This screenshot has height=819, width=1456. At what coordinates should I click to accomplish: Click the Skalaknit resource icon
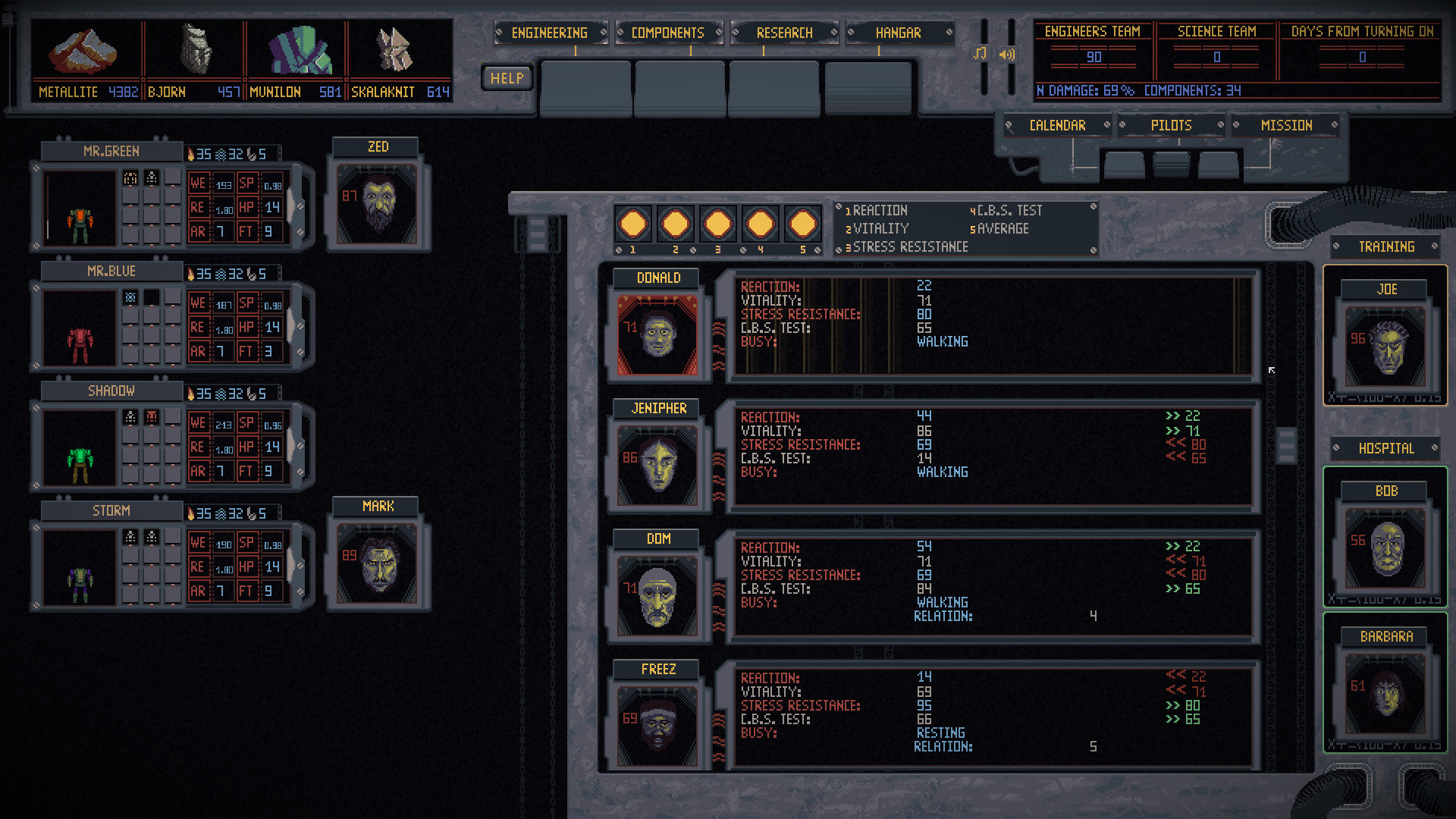tap(394, 49)
